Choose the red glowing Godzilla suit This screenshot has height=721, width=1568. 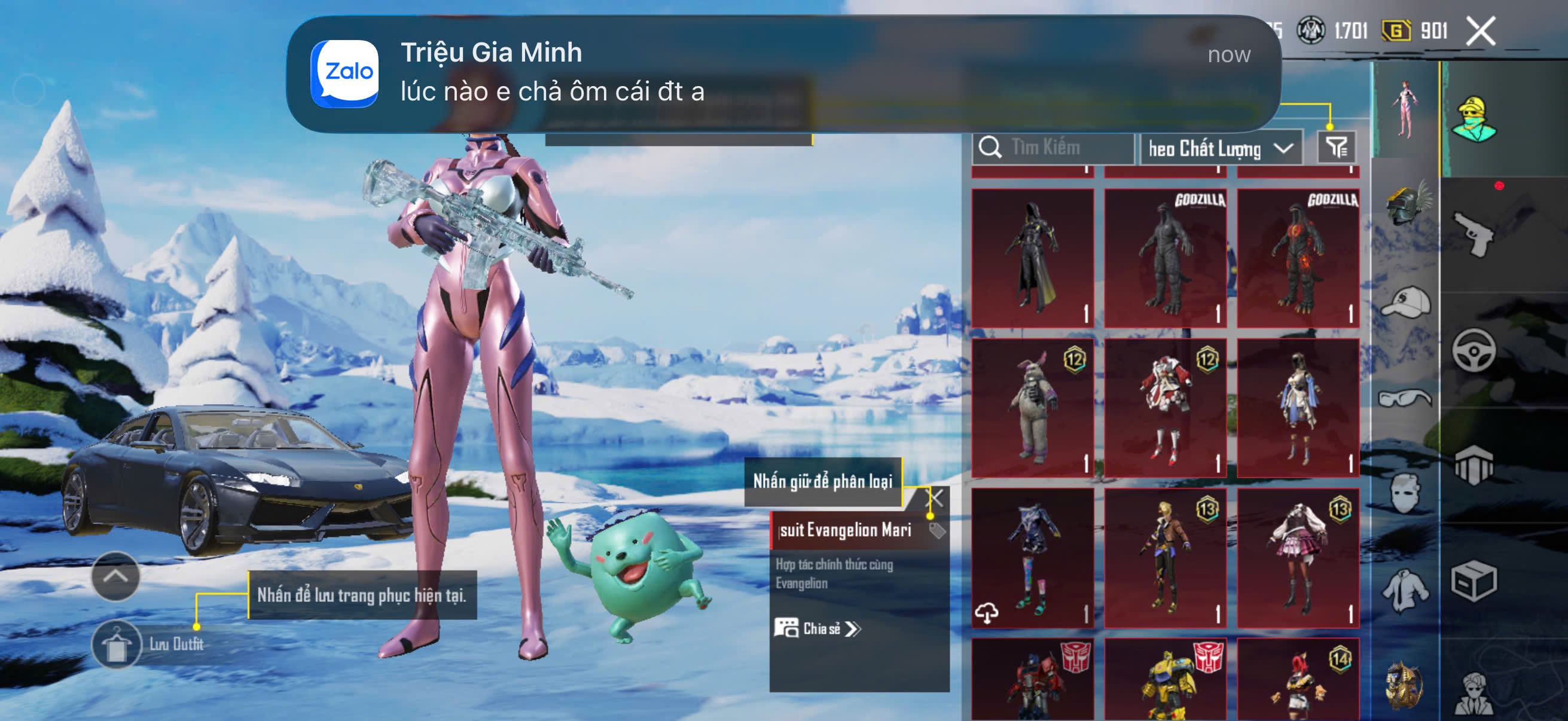tap(1297, 258)
